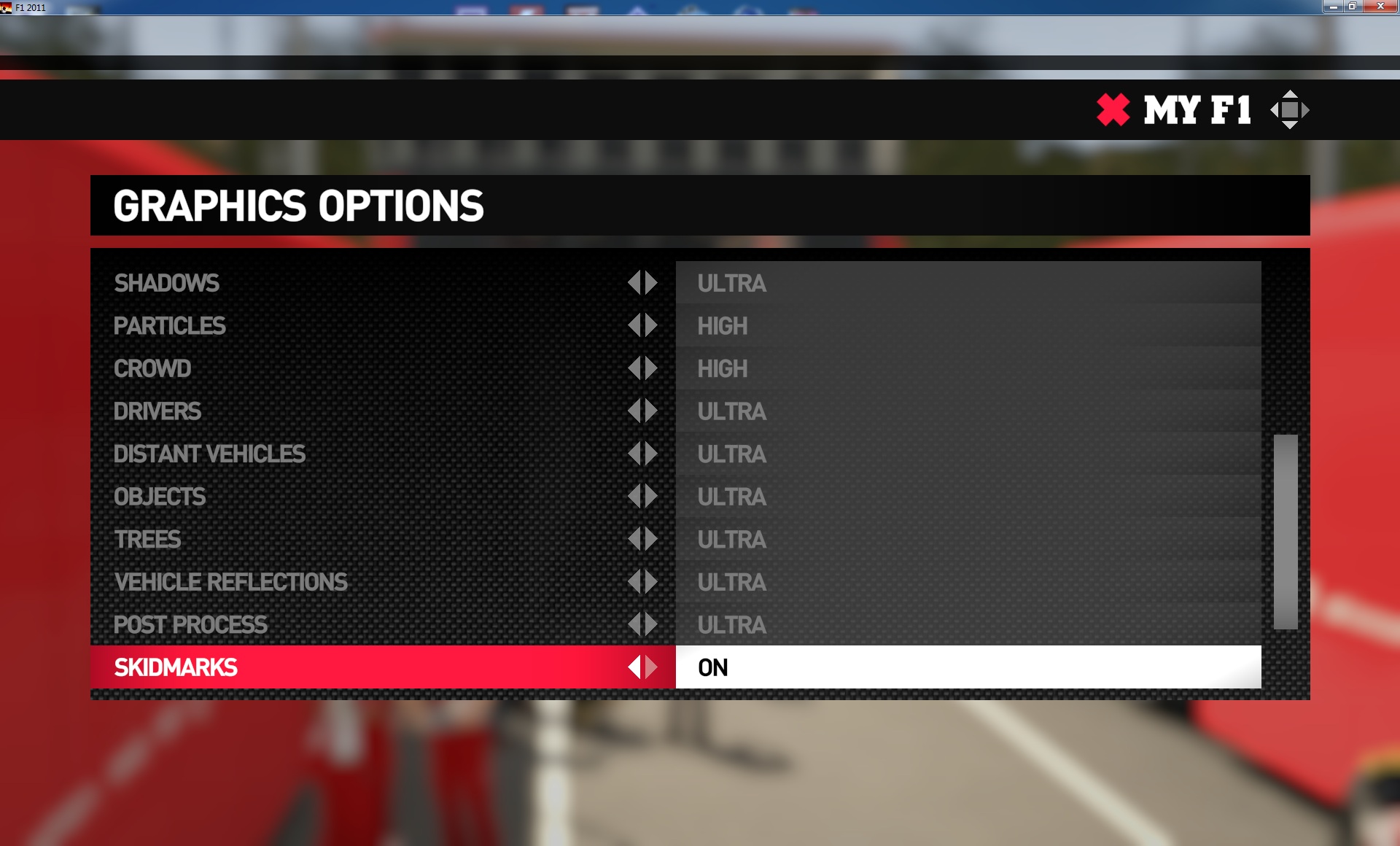1400x846 pixels.
Task: Choose the Particles setting row
Action: pos(170,326)
